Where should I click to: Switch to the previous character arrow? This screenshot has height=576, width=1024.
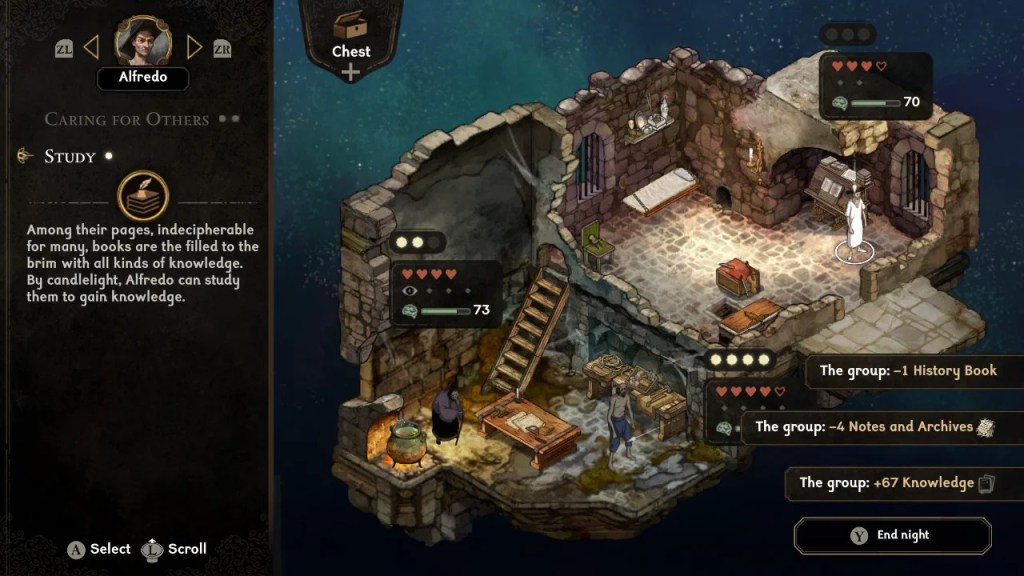(91, 47)
